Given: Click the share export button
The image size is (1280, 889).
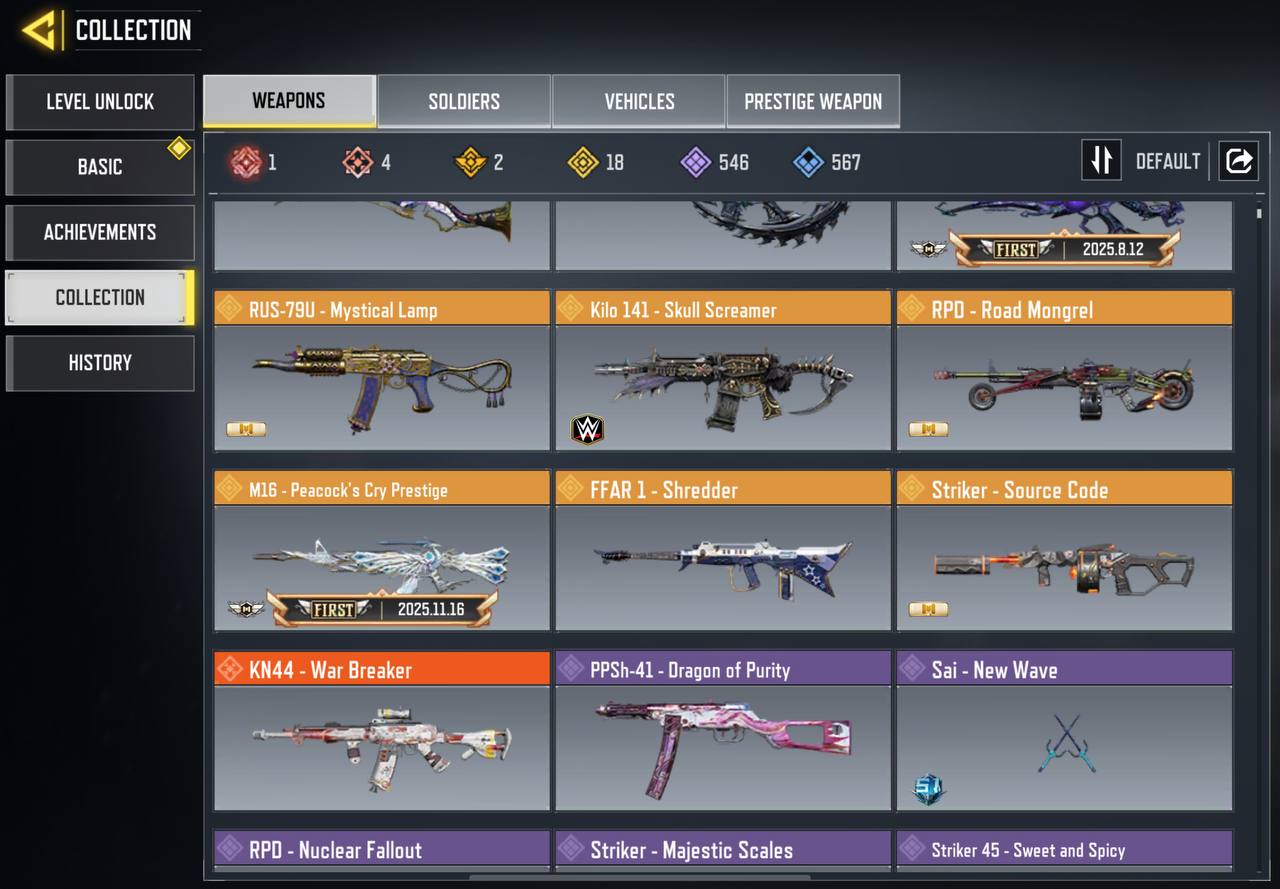Looking at the screenshot, I should [x=1238, y=161].
